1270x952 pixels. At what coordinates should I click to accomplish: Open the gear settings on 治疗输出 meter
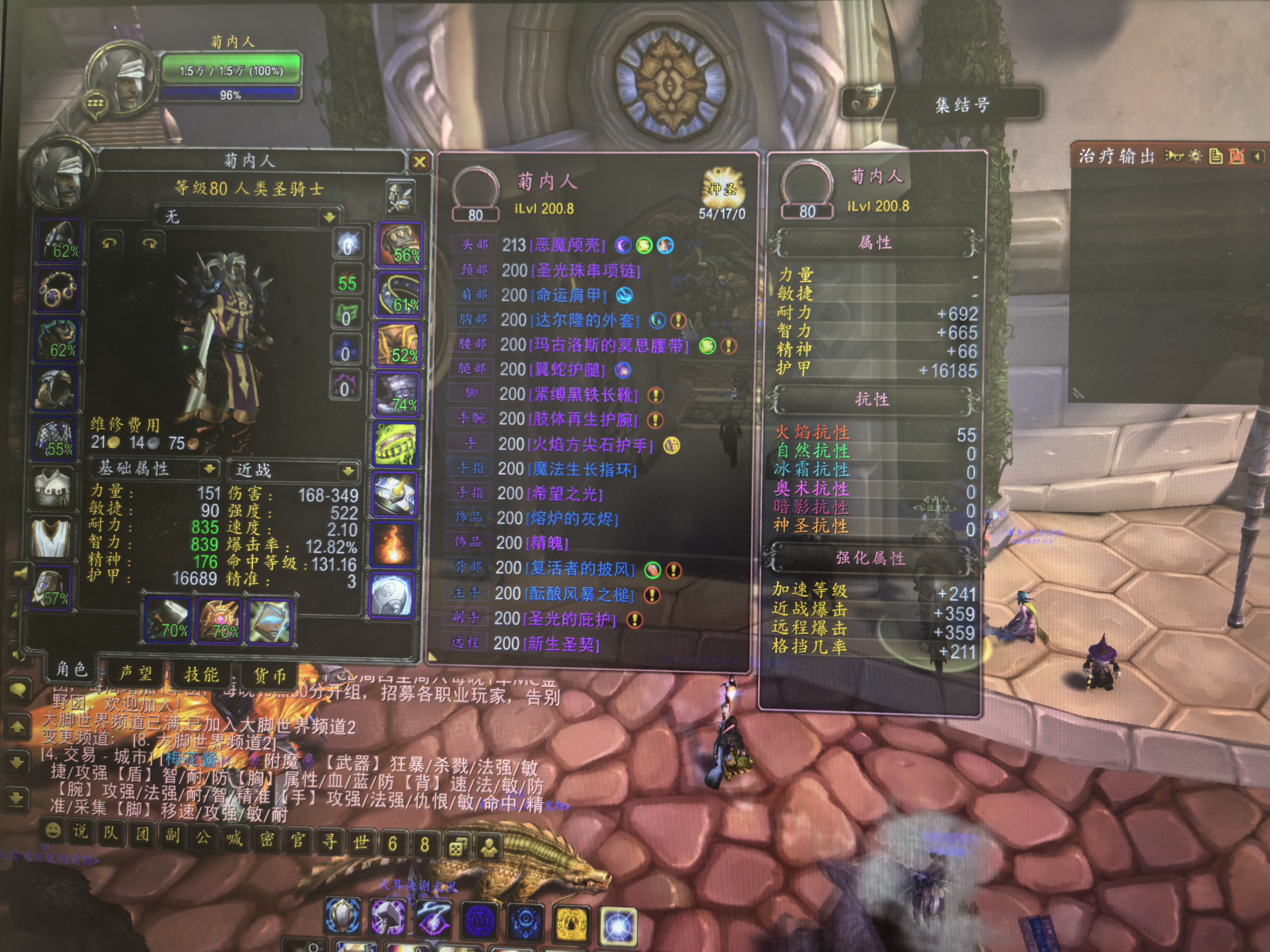coord(1195,156)
